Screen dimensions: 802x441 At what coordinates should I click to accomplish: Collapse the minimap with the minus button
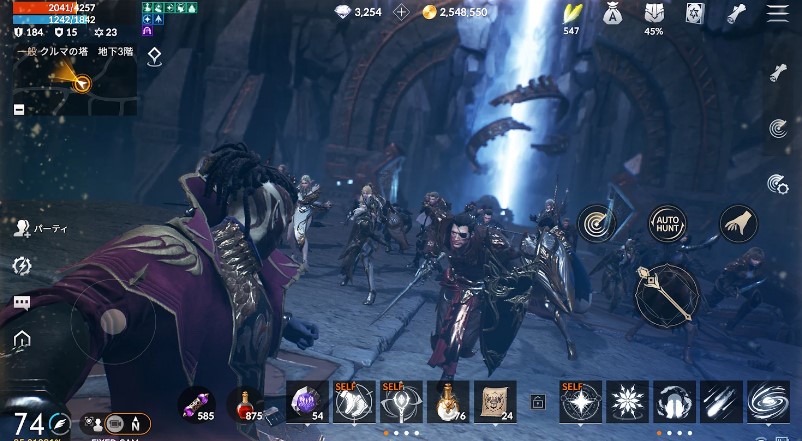pyautogui.click(x=19, y=109)
